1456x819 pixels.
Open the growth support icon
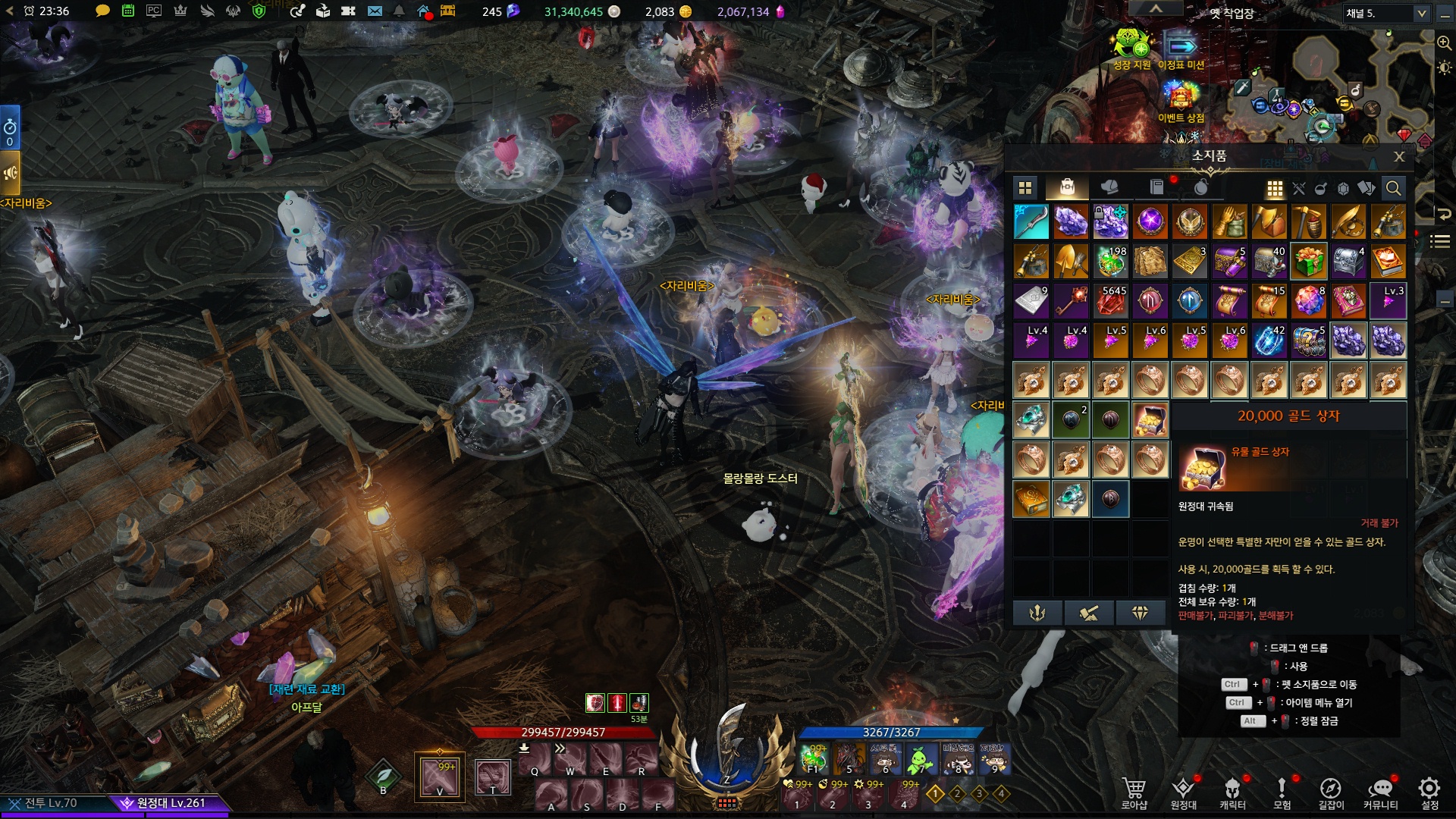[1131, 44]
